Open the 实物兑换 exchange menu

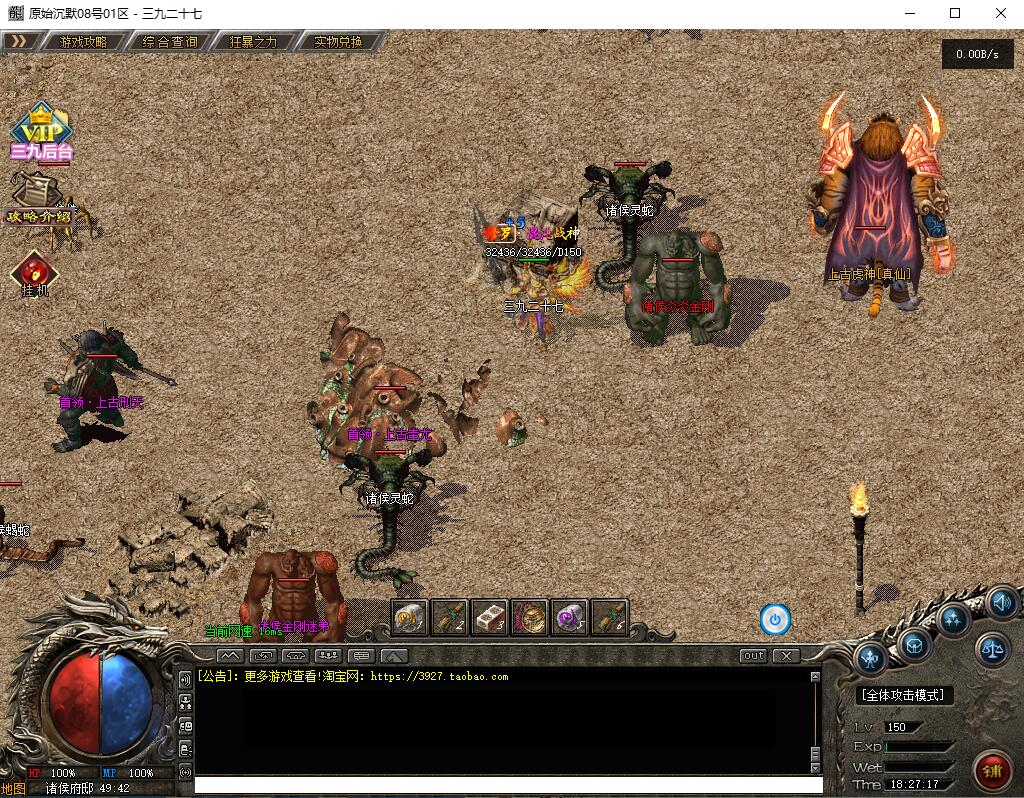pos(337,42)
